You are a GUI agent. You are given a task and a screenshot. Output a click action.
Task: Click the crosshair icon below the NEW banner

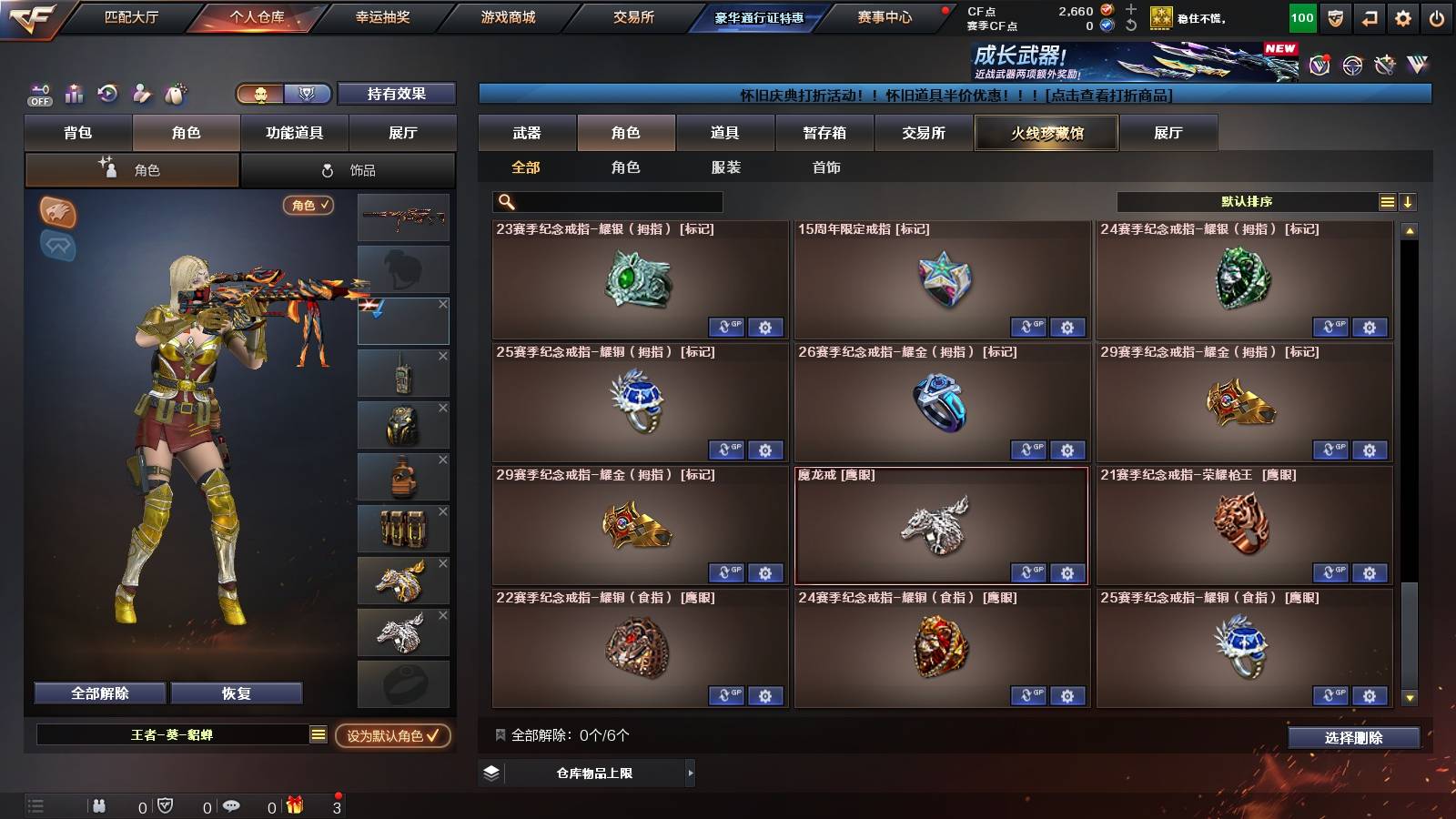1352,64
